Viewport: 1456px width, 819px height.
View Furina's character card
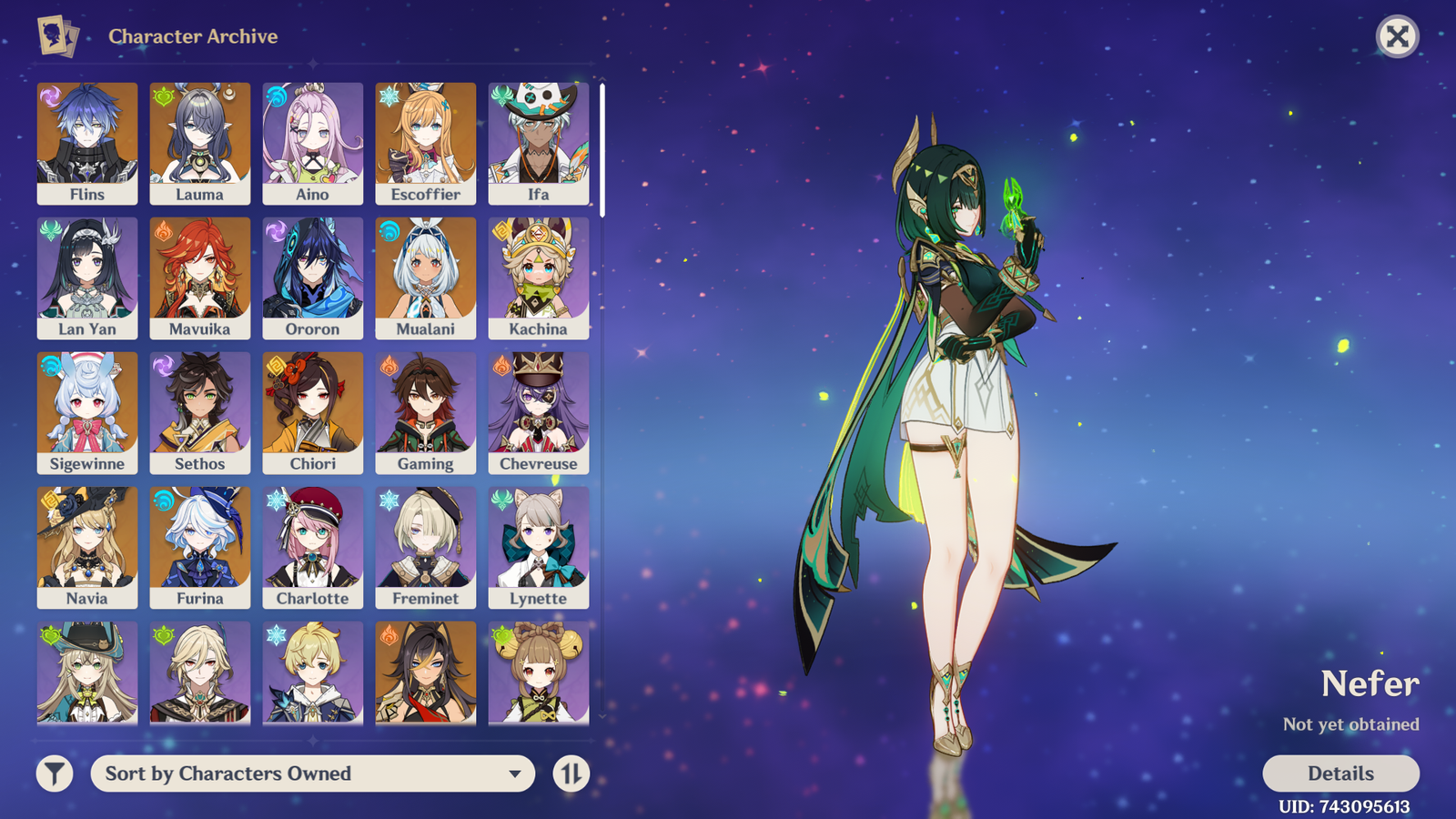(x=200, y=547)
